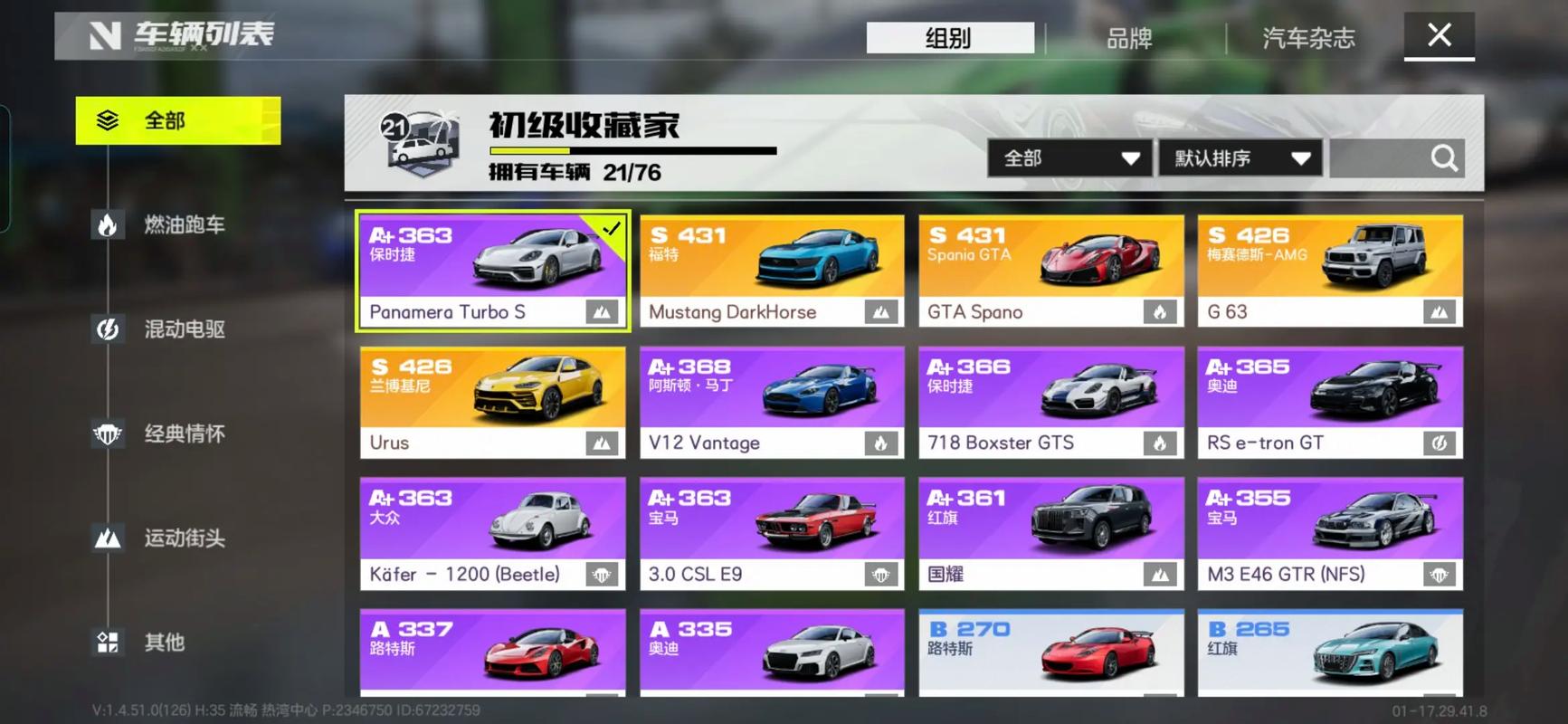This screenshot has height=724, width=1568.
Task: Show the 经典情怀 classic category
Action: [x=184, y=434]
